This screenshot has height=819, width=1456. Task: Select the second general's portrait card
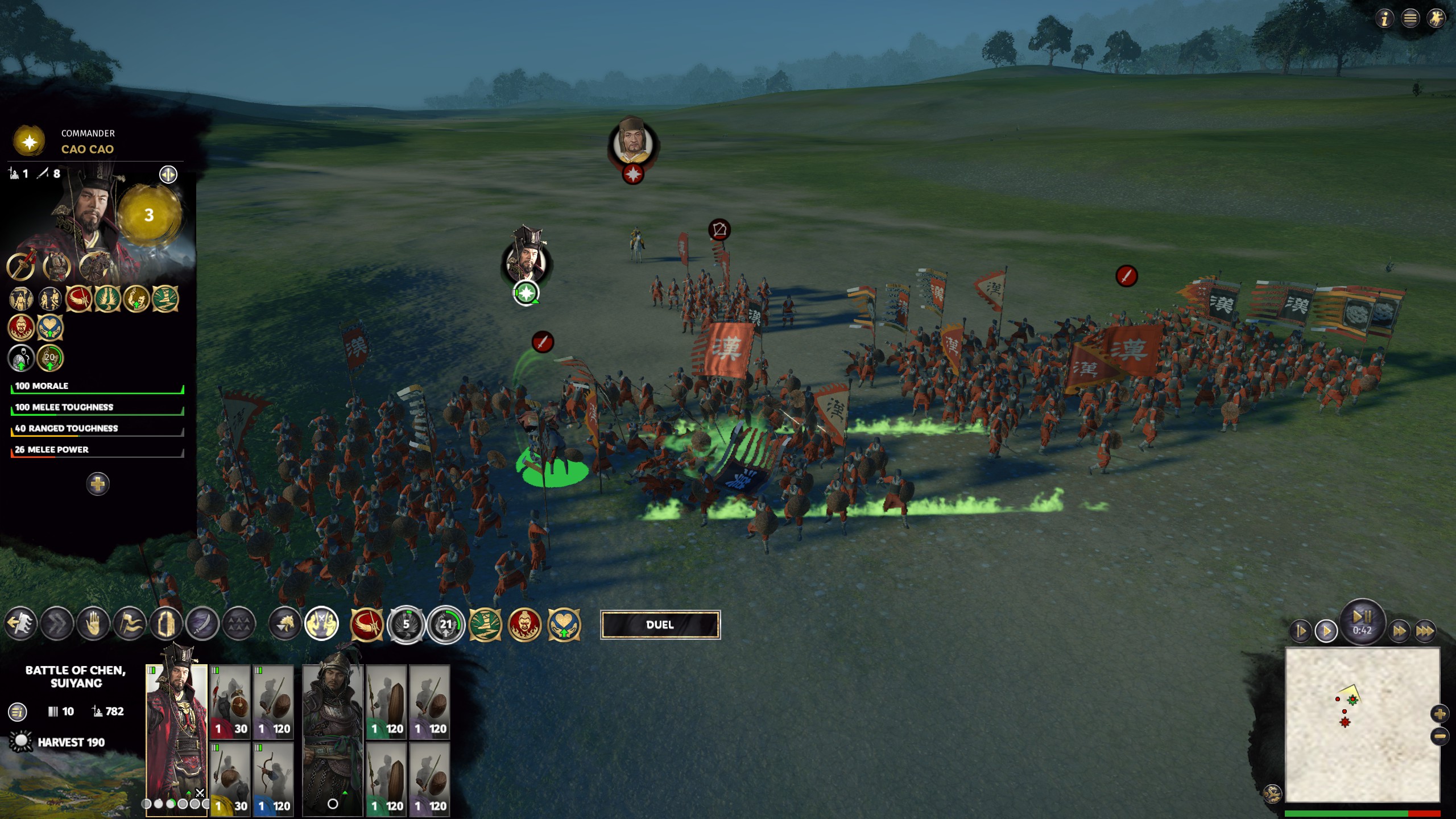click(x=333, y=734)
